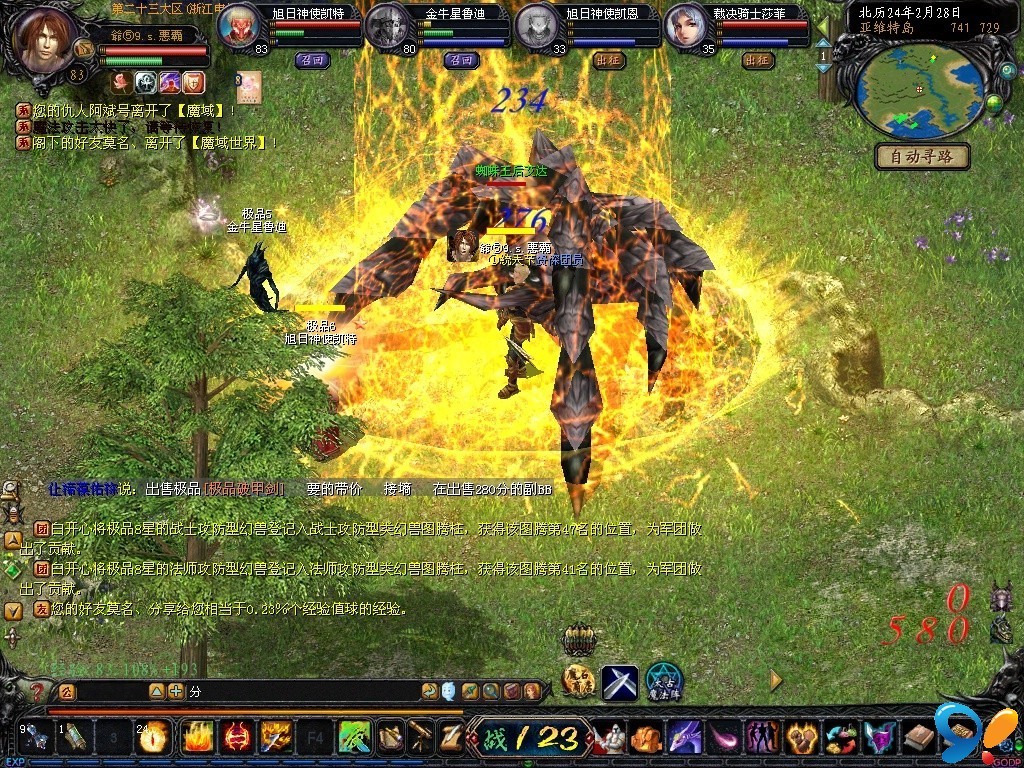The height and width of the screenshot is (768, 1024).
Task: Use the green sword slash skill
Action: point(354,738)
